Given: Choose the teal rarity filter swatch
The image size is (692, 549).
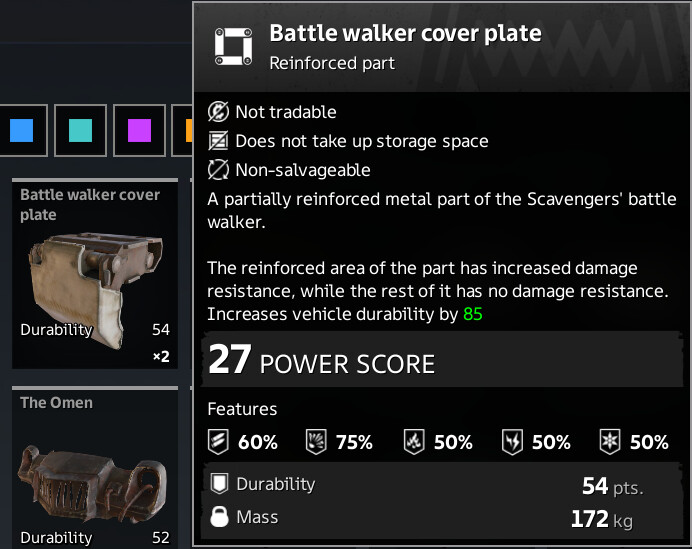Looking at the screenshot, I should coord(80,130).
